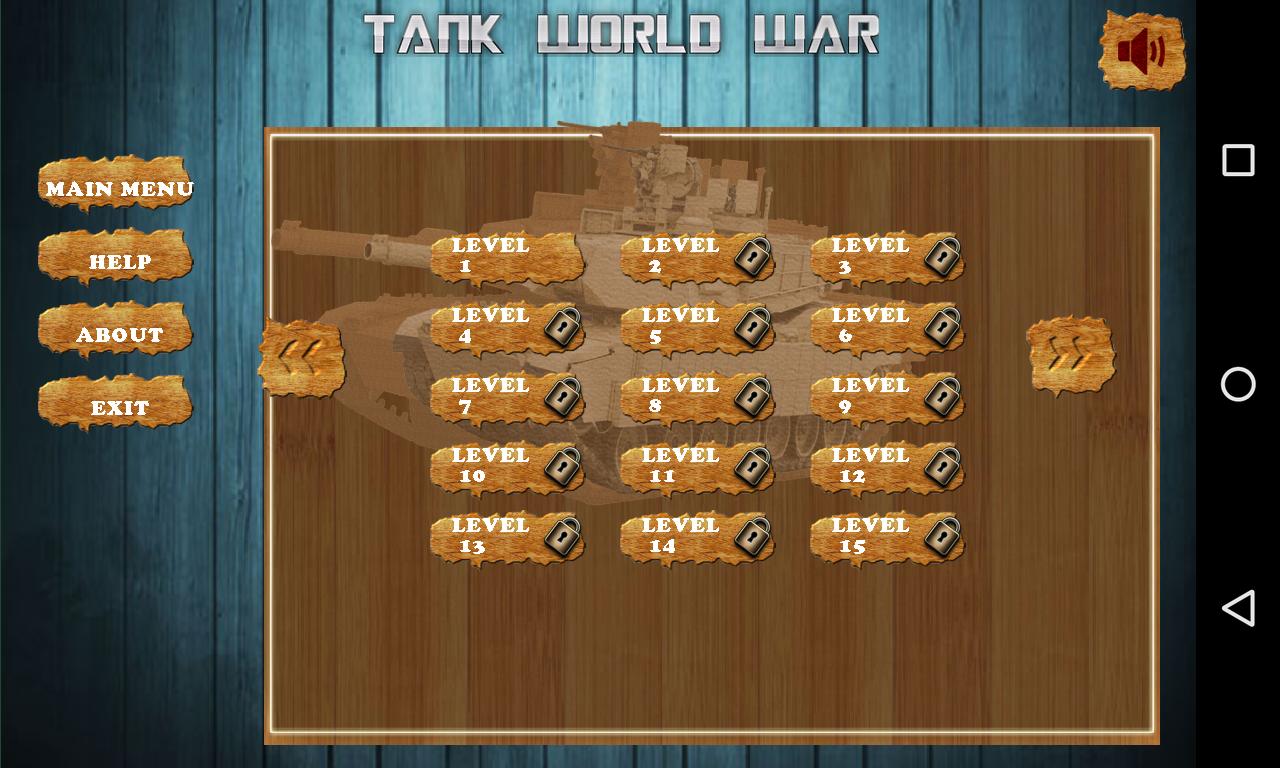Advance pages using the right chevron arrow
The width and height of the screenshot is (1280, 768).
pos(1072,355)
